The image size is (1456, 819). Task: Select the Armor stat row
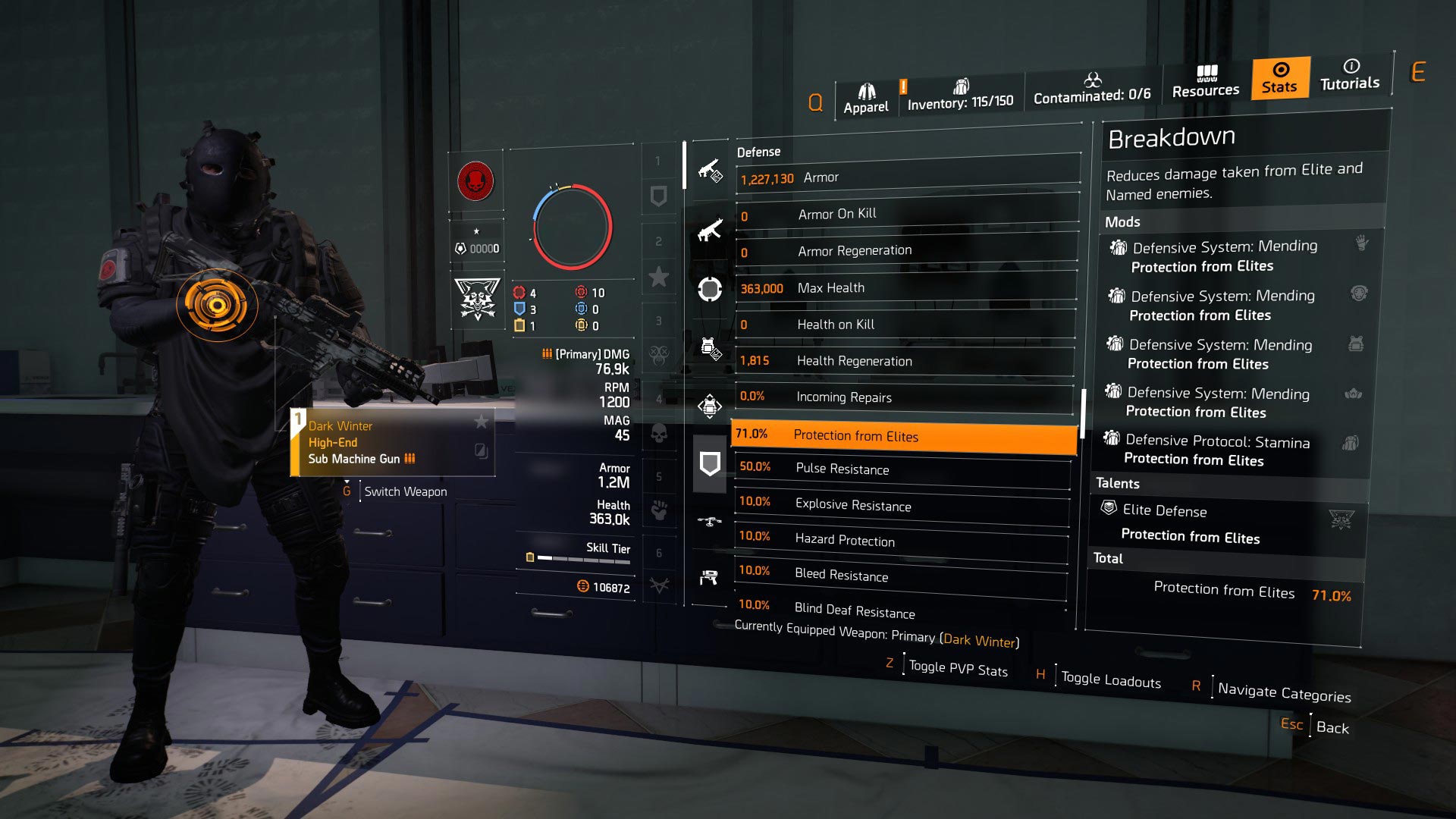click(907, 177)
